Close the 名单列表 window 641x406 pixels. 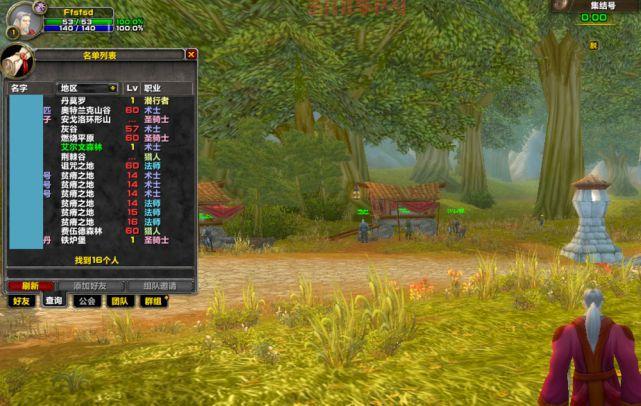pyautogui.click(x=191, y=55)
